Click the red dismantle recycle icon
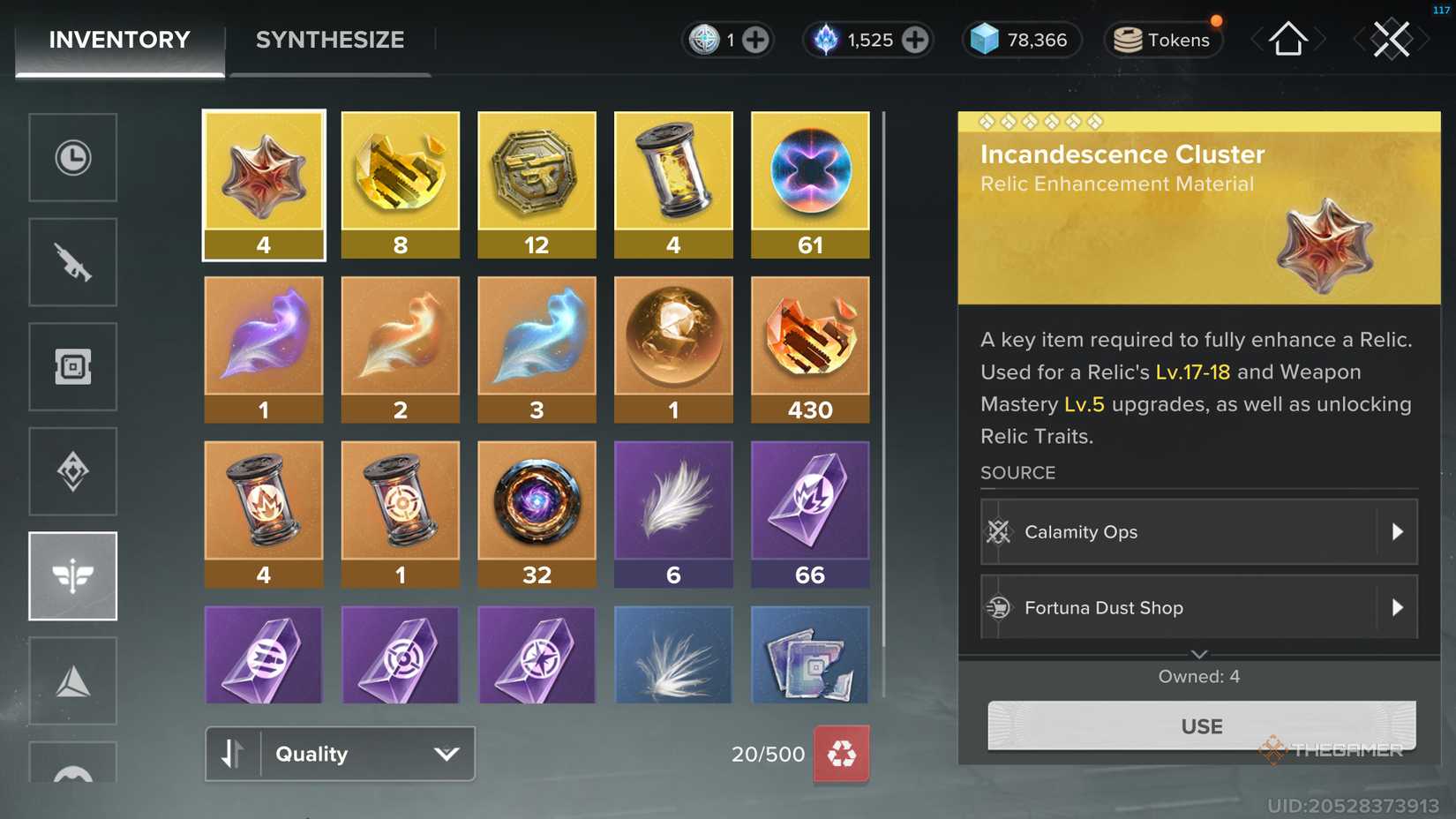 pyautogui.click(x=842, y=754)
